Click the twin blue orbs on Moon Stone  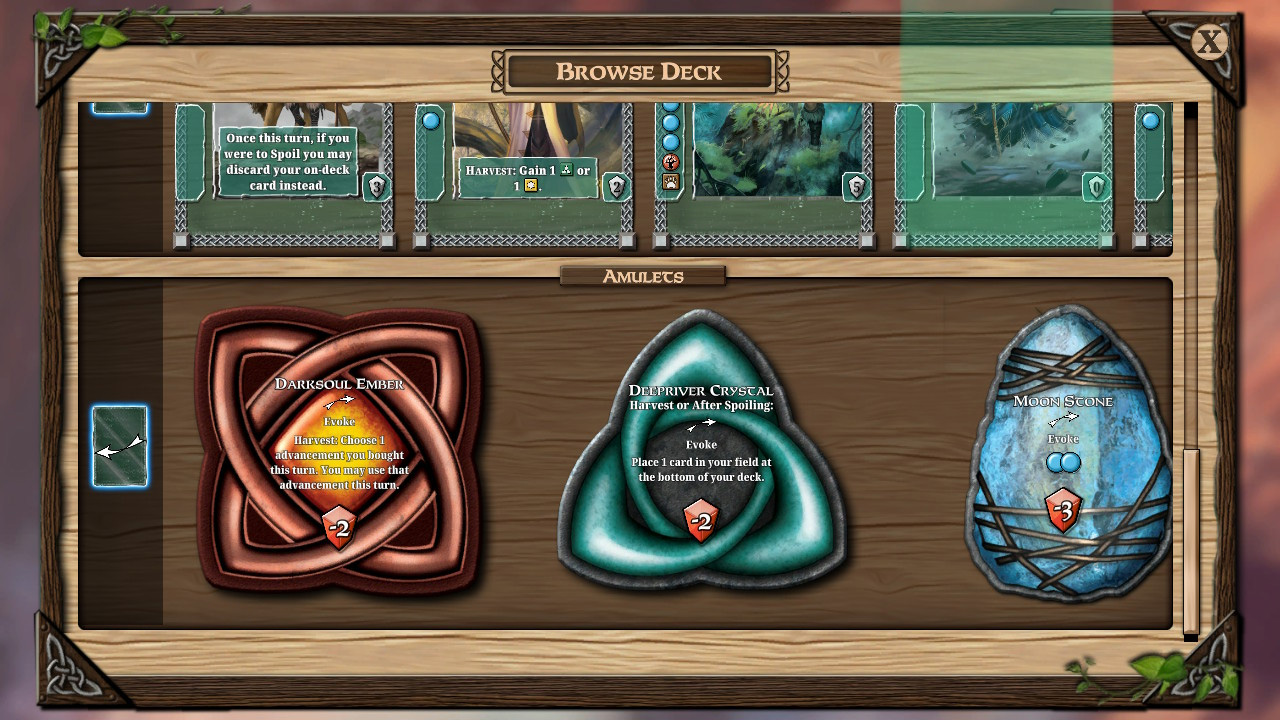coord(1062,462)
